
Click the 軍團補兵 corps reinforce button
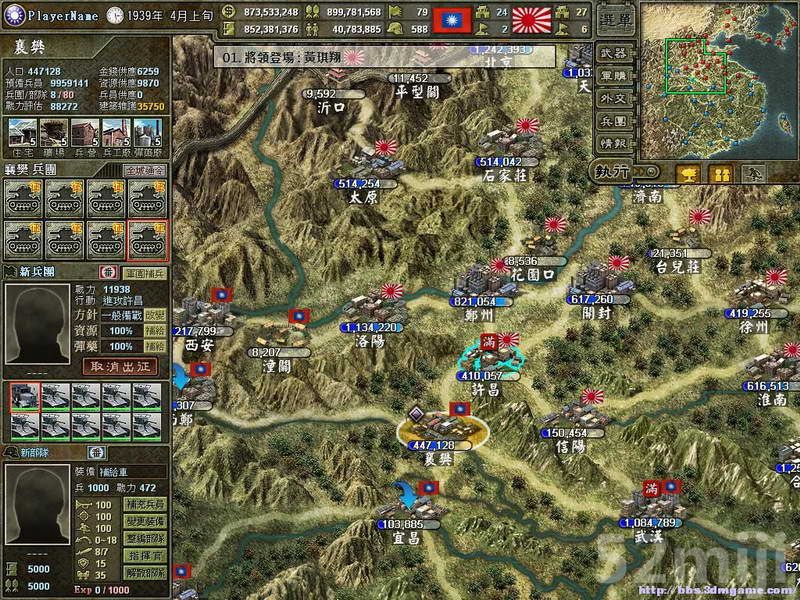coord(144,272)
